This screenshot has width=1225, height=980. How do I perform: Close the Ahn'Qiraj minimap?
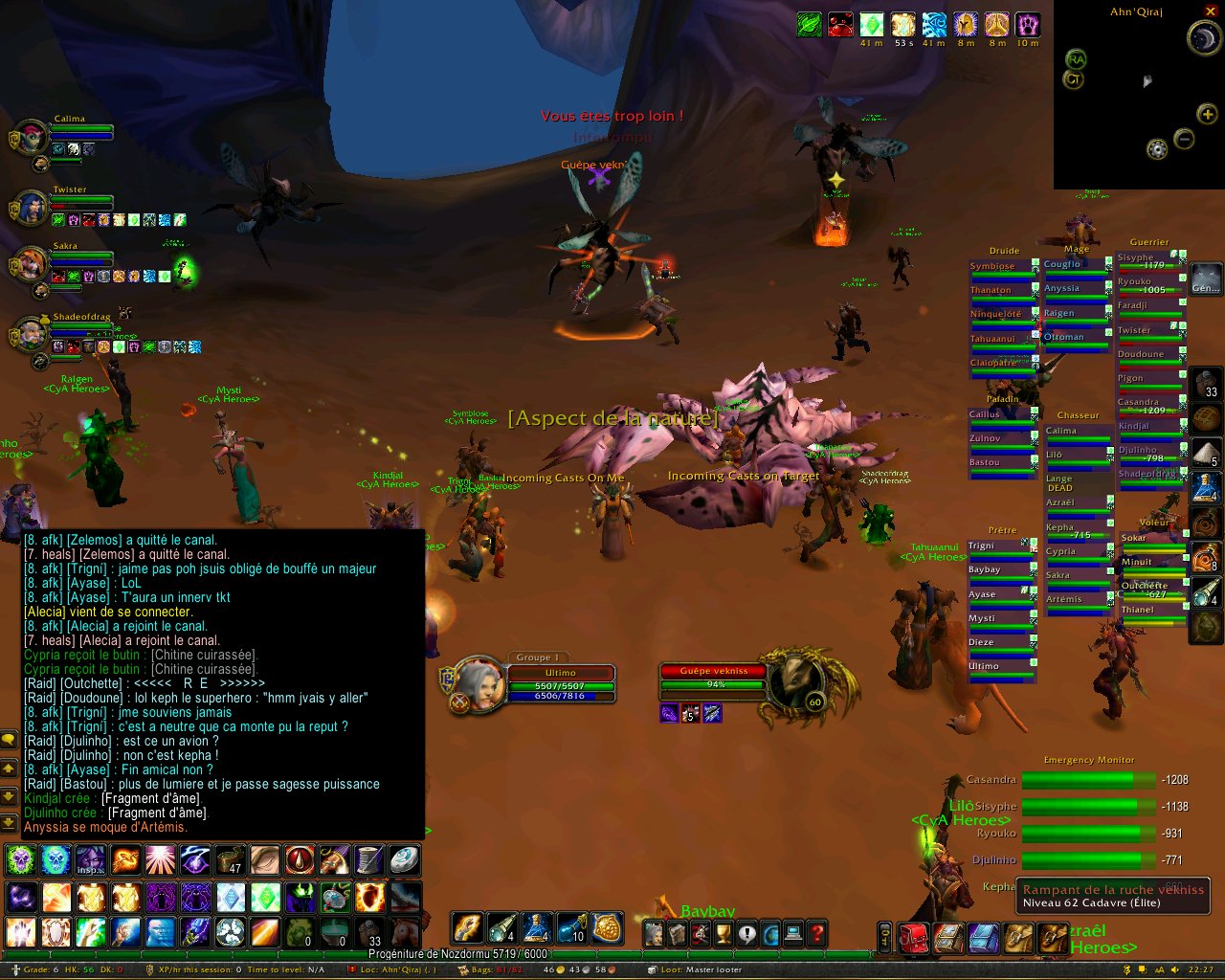(1211, 11)
